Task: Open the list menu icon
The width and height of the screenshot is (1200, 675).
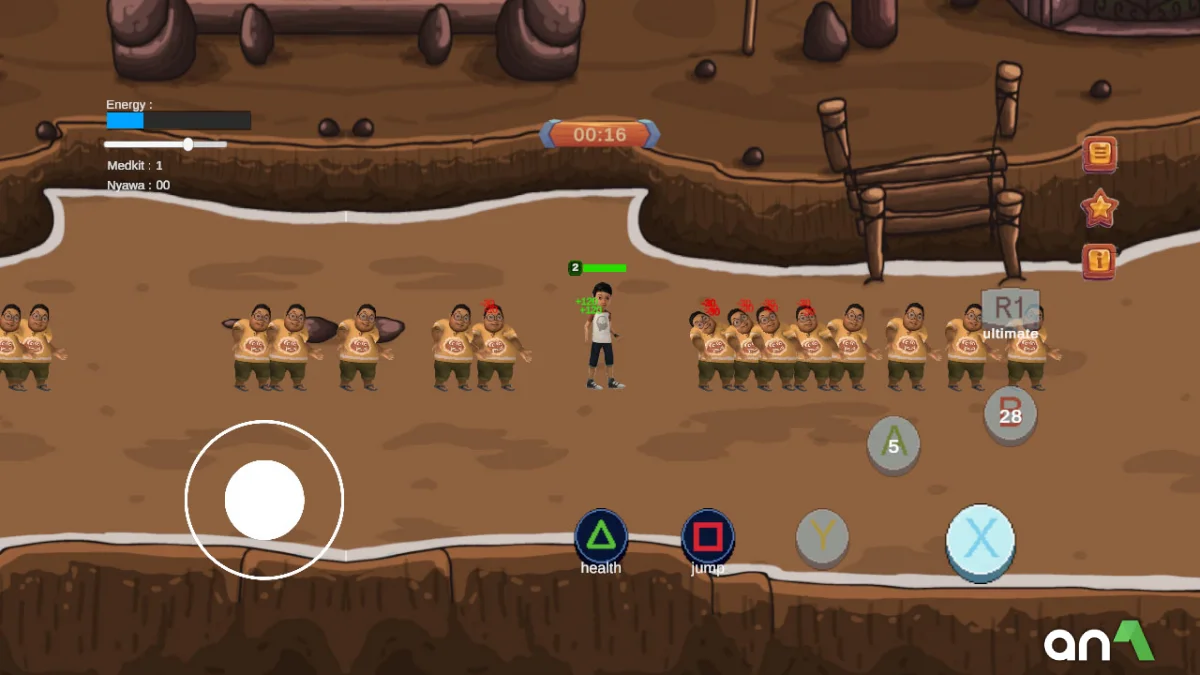Action: [x=1100, y=154]
